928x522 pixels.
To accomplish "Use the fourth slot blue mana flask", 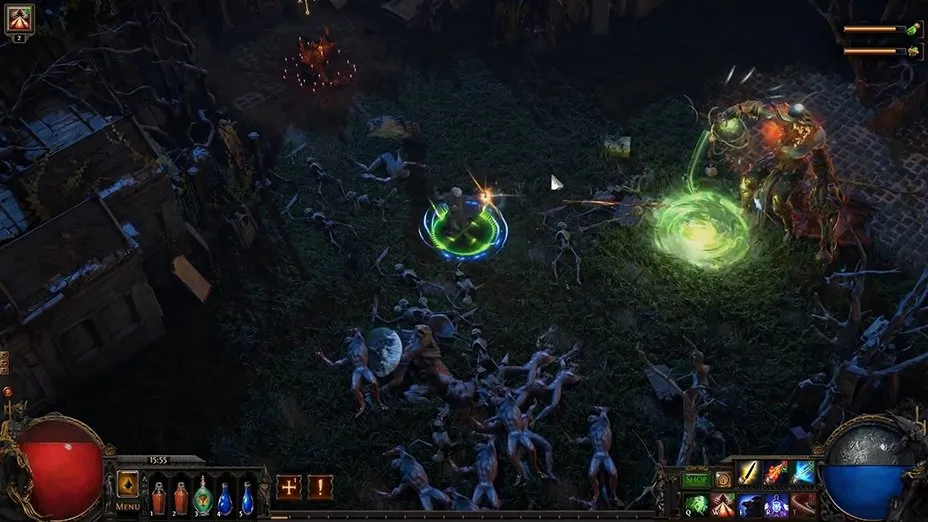I will [x=225, y=497].
